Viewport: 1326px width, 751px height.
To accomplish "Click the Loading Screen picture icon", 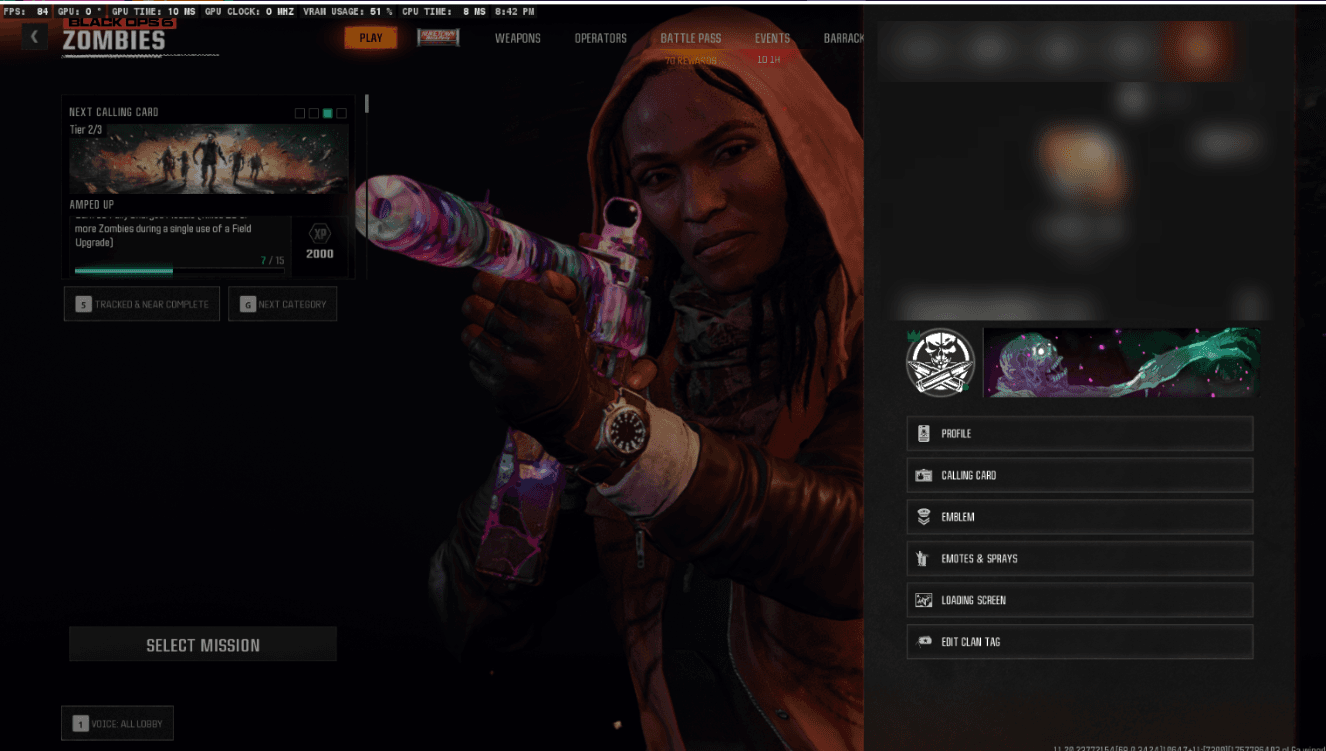I will click(x=923, y=600).
